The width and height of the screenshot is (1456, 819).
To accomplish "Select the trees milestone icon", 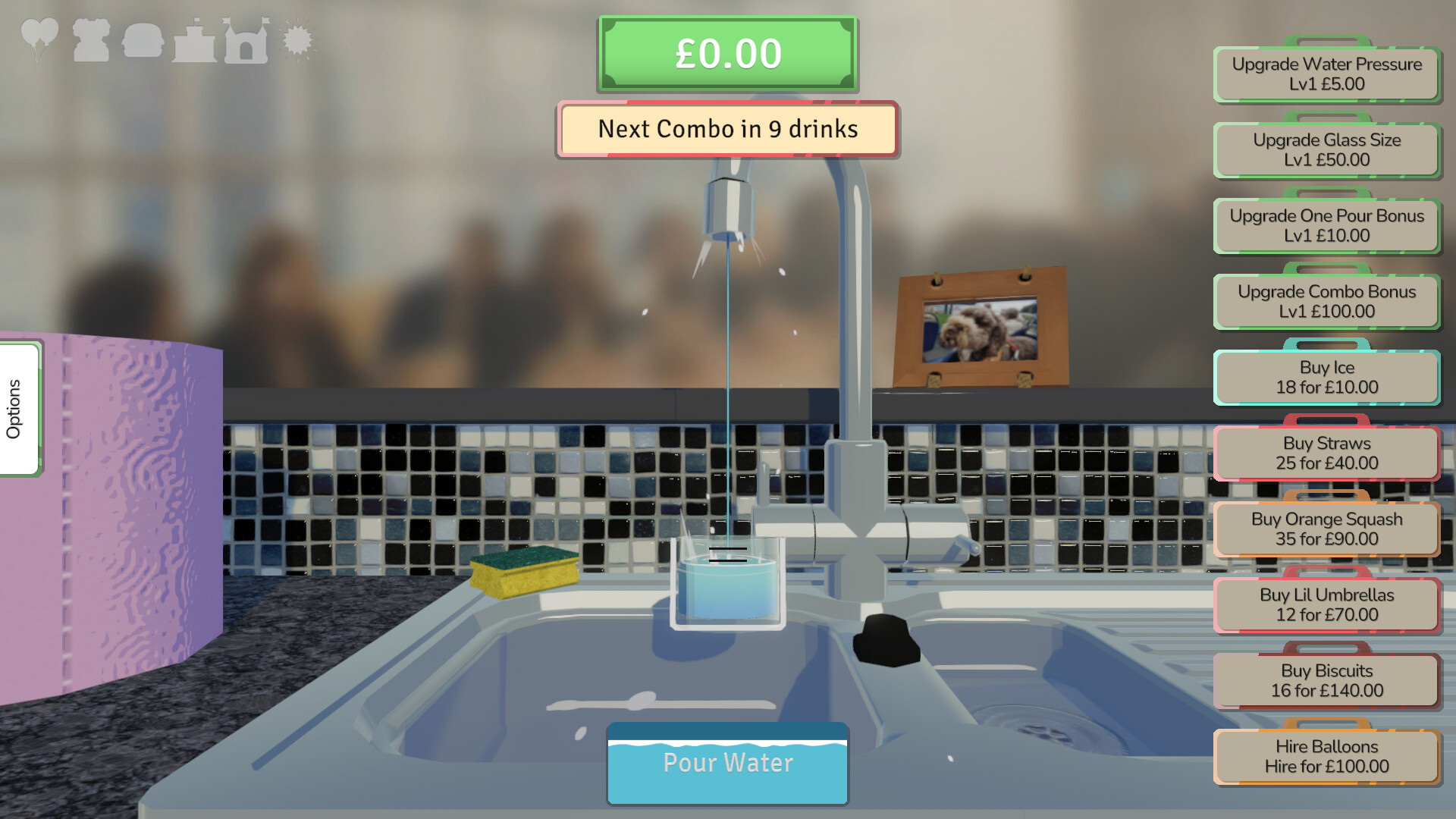I will point(91,39).
